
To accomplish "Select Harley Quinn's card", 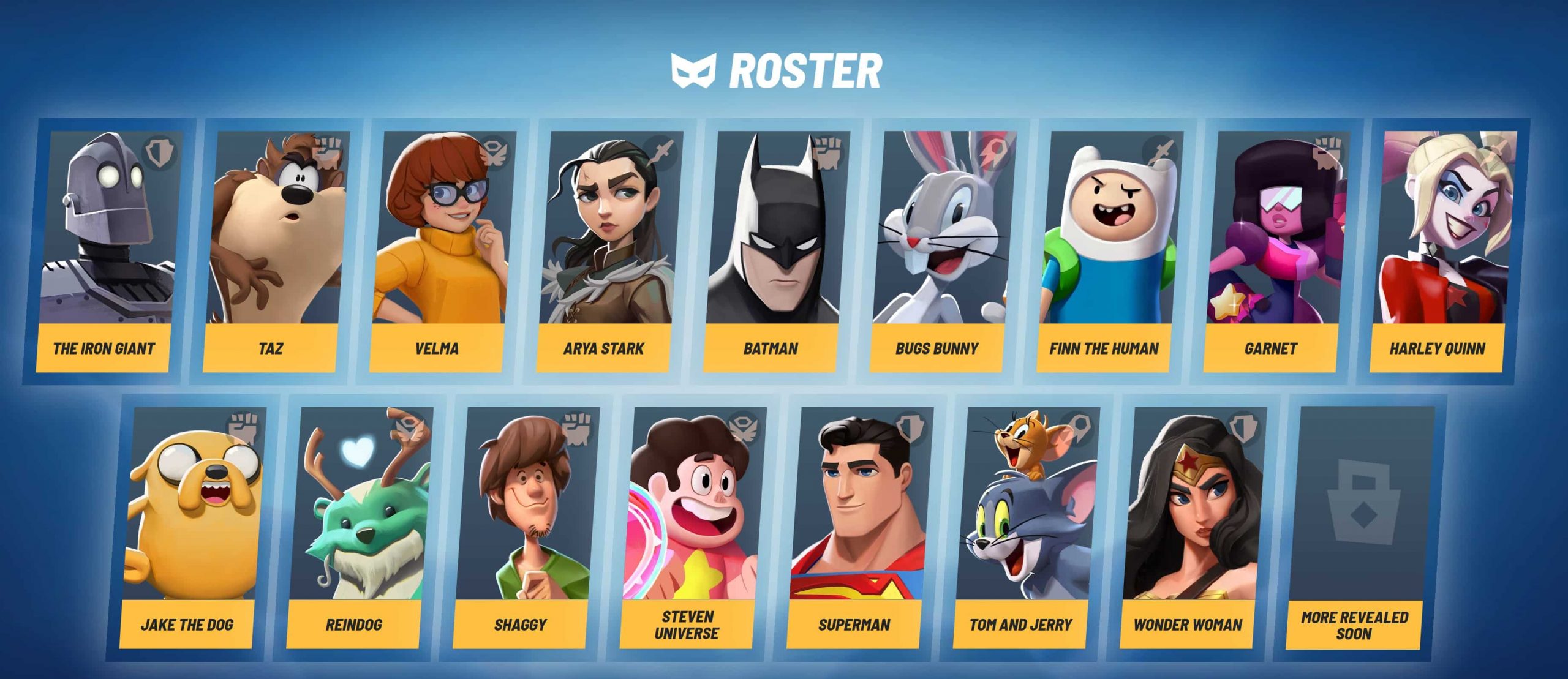I will click(1438, 251).
